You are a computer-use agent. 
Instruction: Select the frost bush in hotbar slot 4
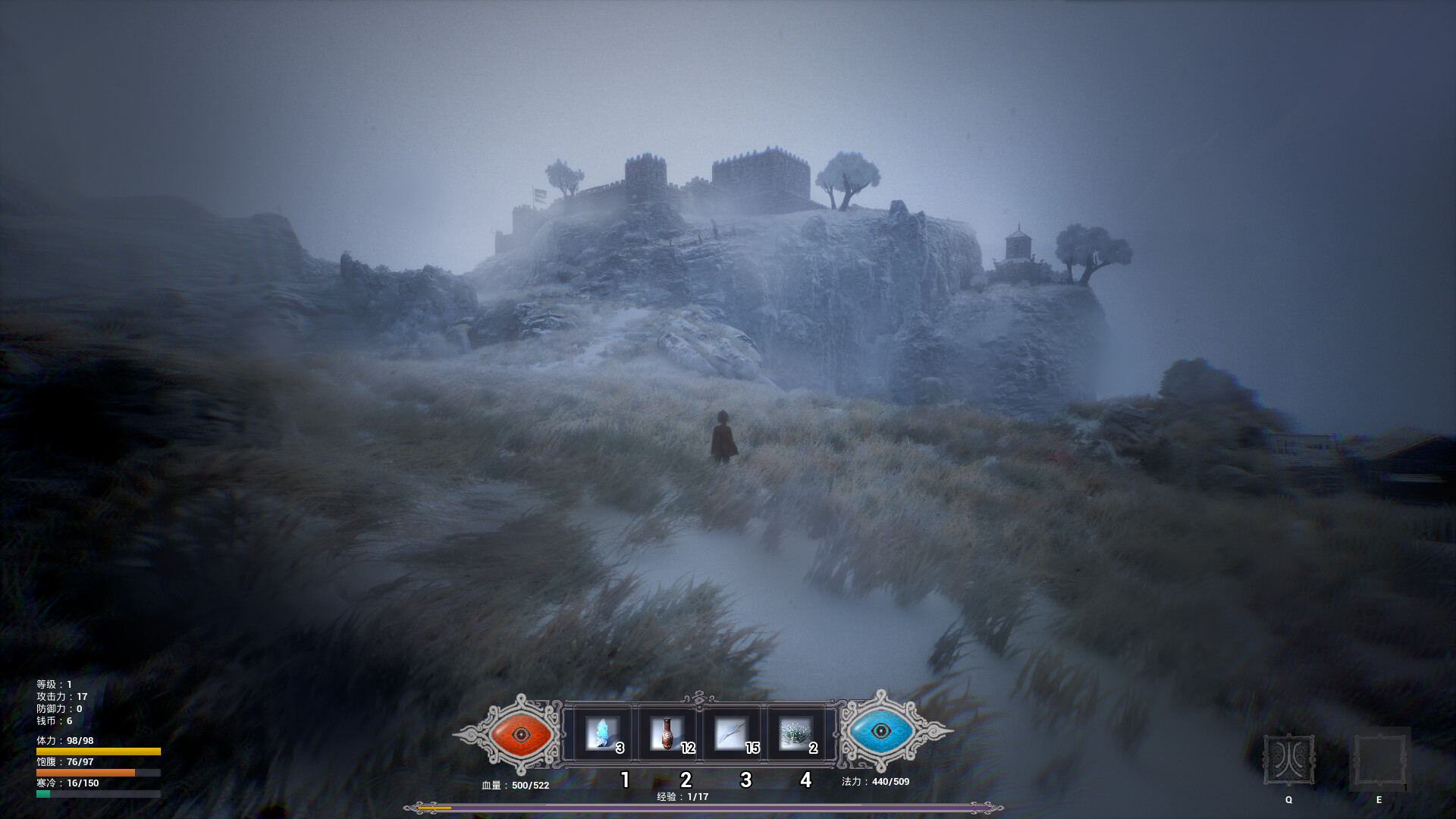[x=795, y=734]
